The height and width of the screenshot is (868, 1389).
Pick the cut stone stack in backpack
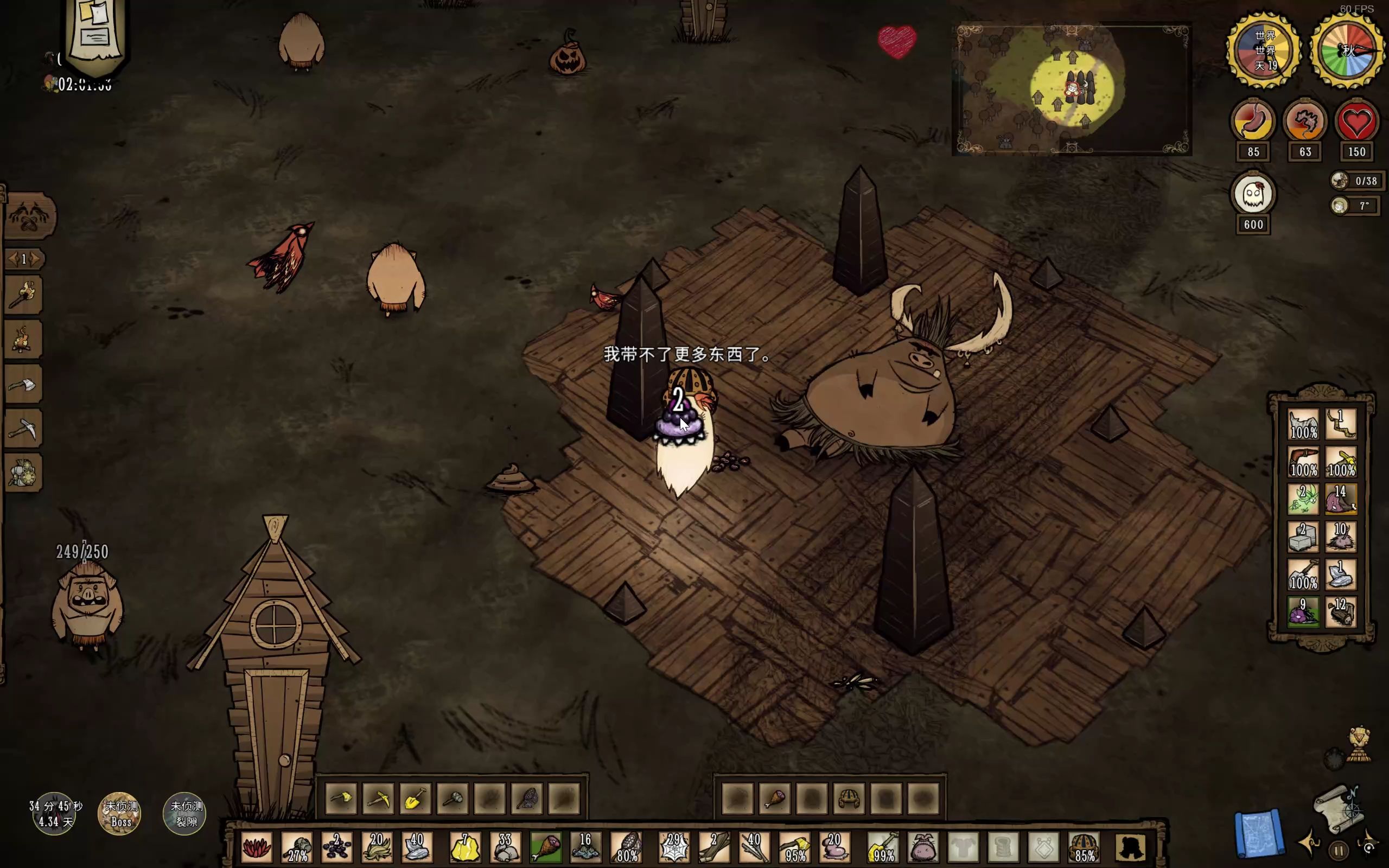pos(1303,537)
